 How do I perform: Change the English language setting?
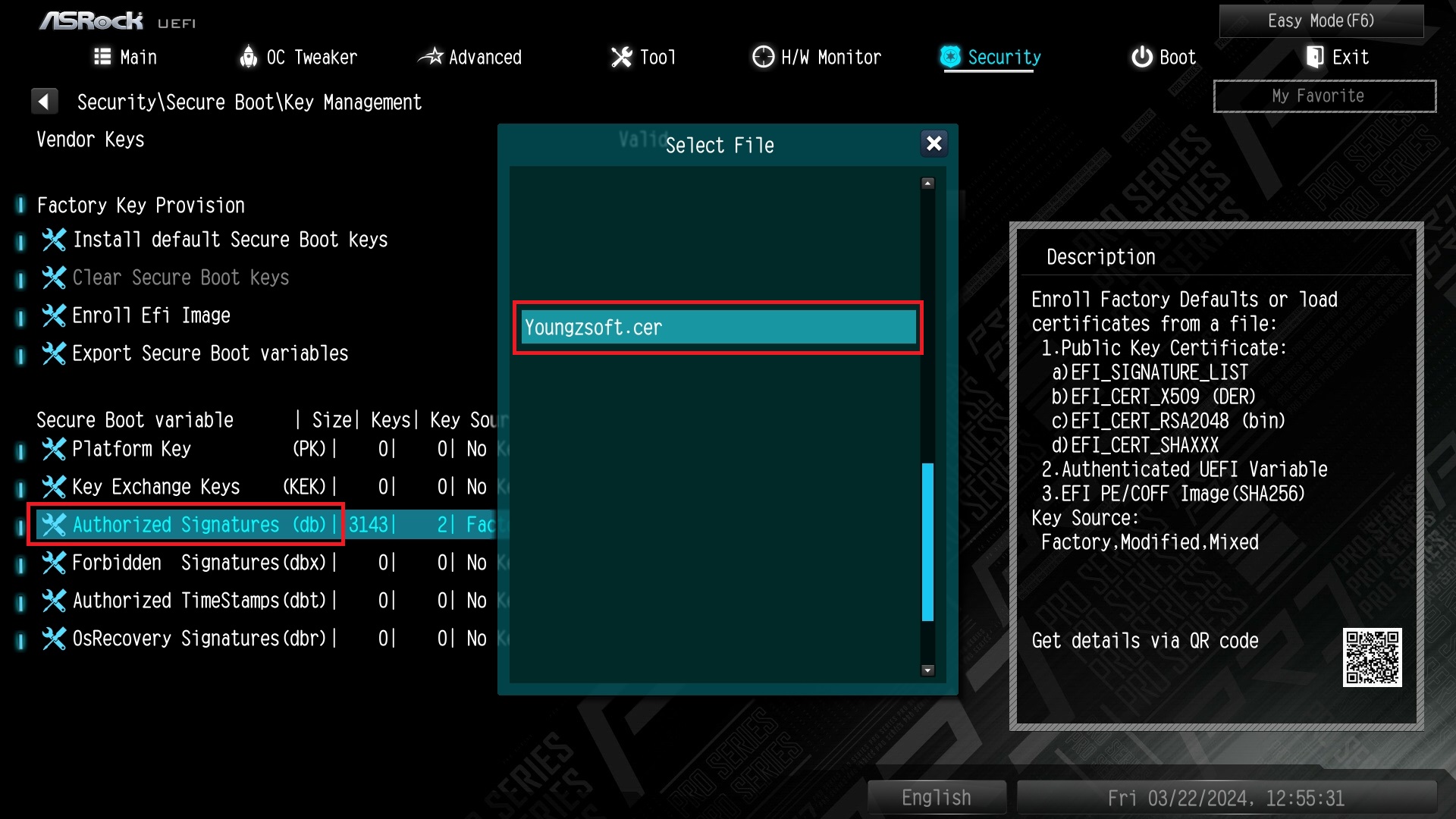937,798
